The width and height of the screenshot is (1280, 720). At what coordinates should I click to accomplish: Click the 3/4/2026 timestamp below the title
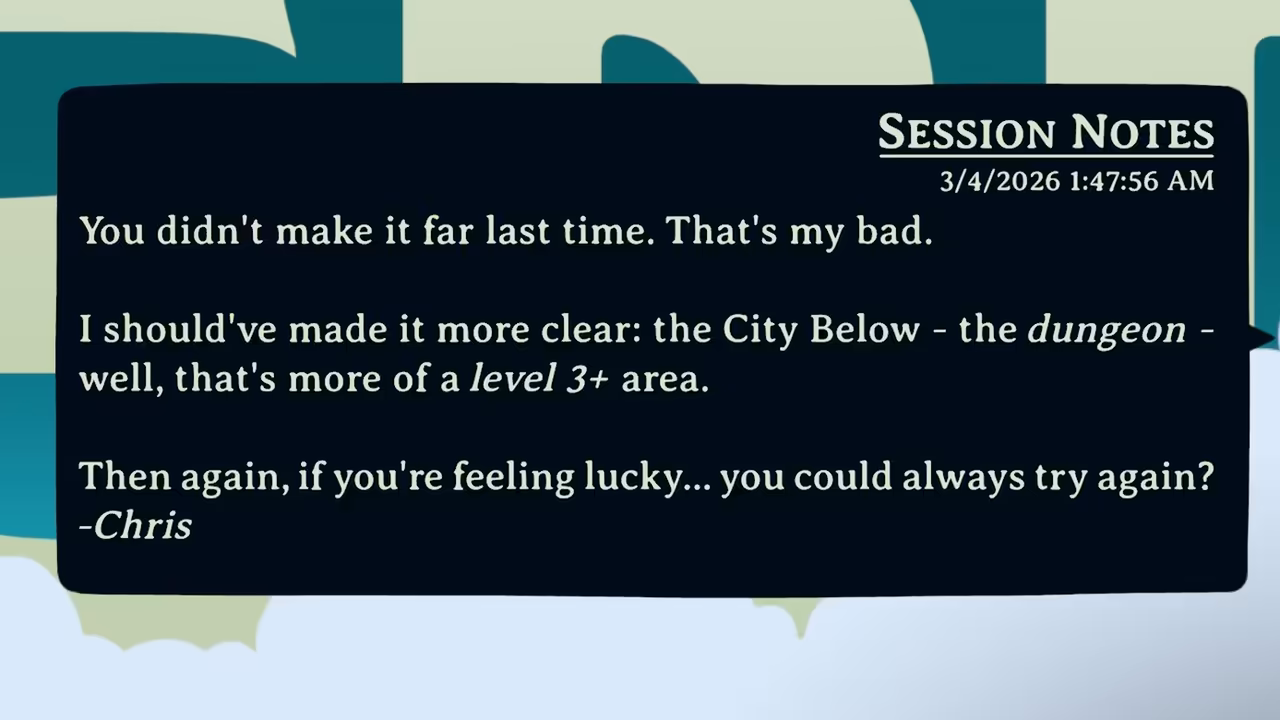coord(1076,181)
